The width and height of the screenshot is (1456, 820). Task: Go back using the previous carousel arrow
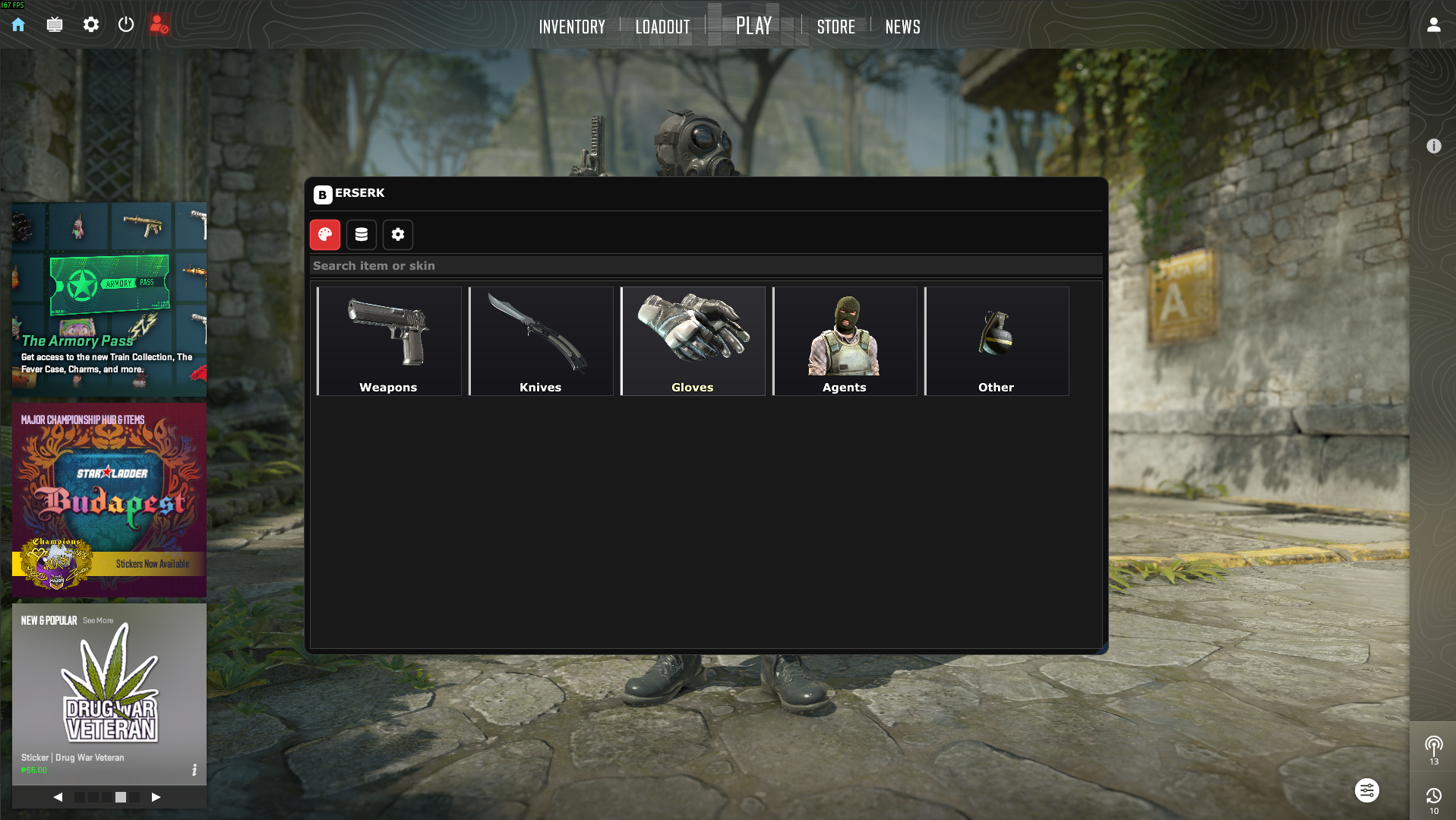pos(58,796)
